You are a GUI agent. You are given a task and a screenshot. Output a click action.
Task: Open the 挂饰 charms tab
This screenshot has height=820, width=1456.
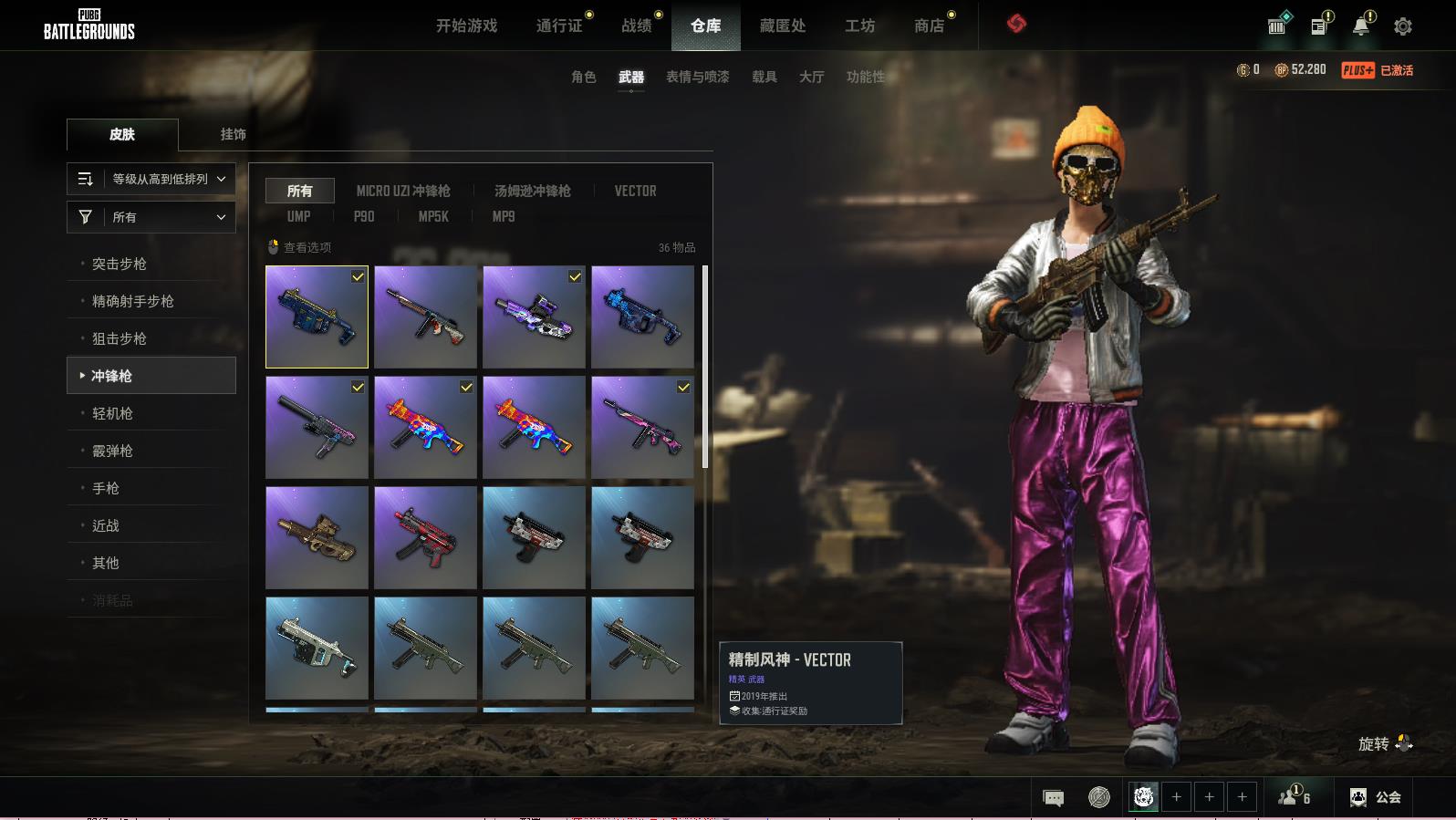(x=233, y=134)
